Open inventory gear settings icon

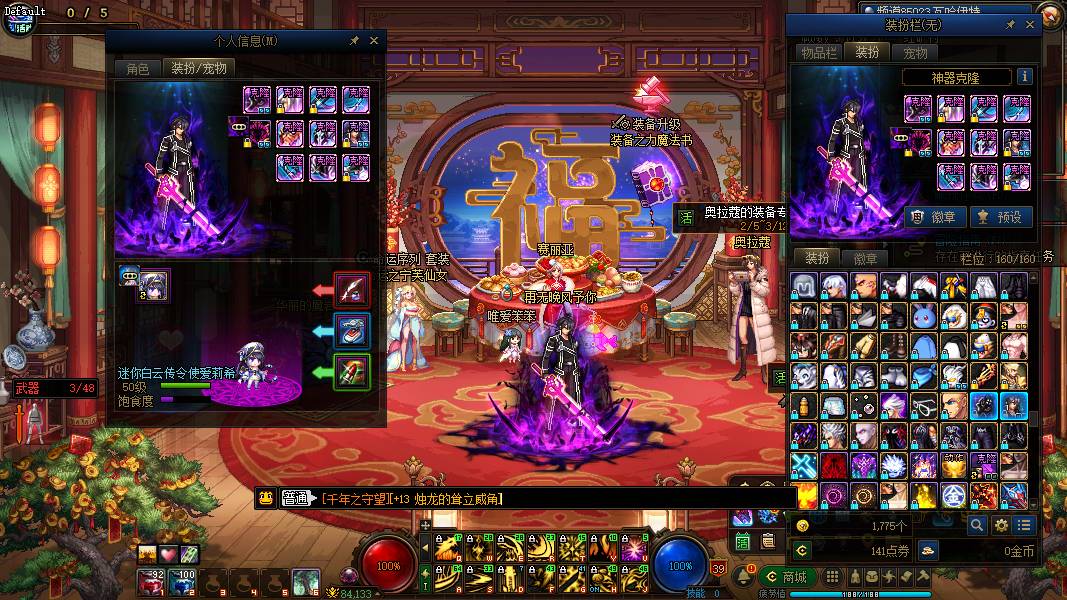click(1000, 525)
